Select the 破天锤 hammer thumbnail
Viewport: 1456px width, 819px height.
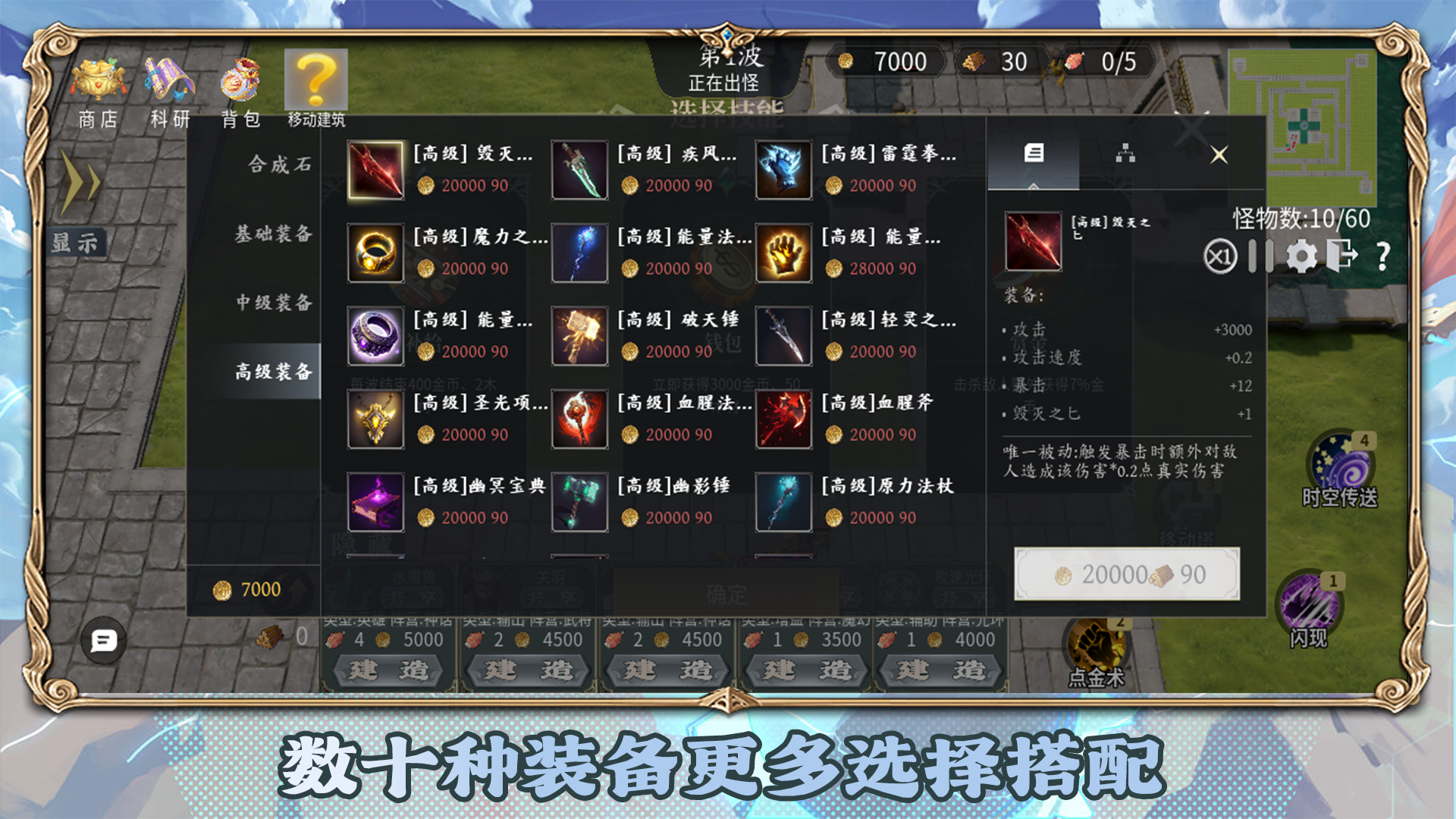tap(580, 336)
